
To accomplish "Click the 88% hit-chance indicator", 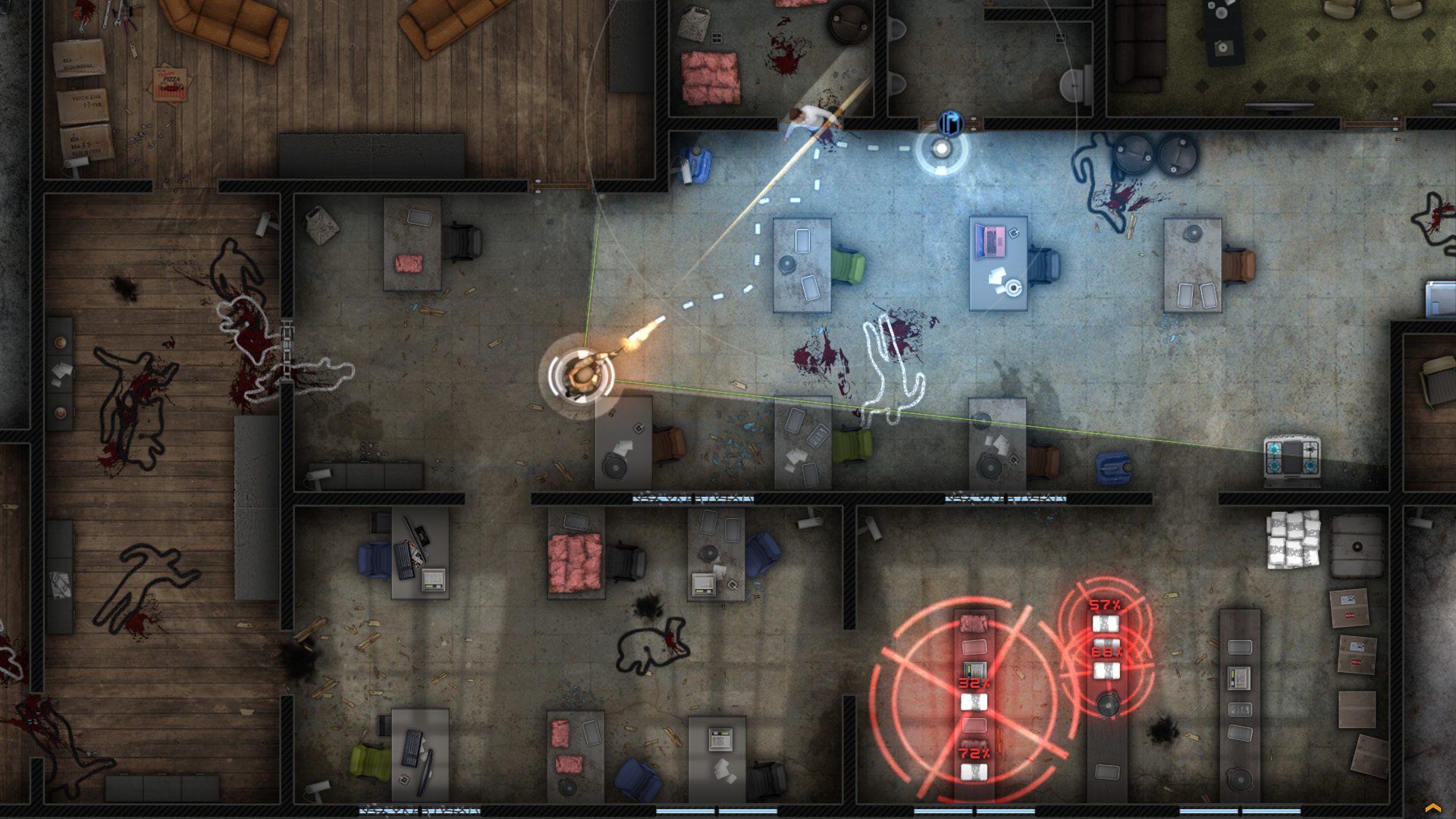I will (x=1106, y=652).
